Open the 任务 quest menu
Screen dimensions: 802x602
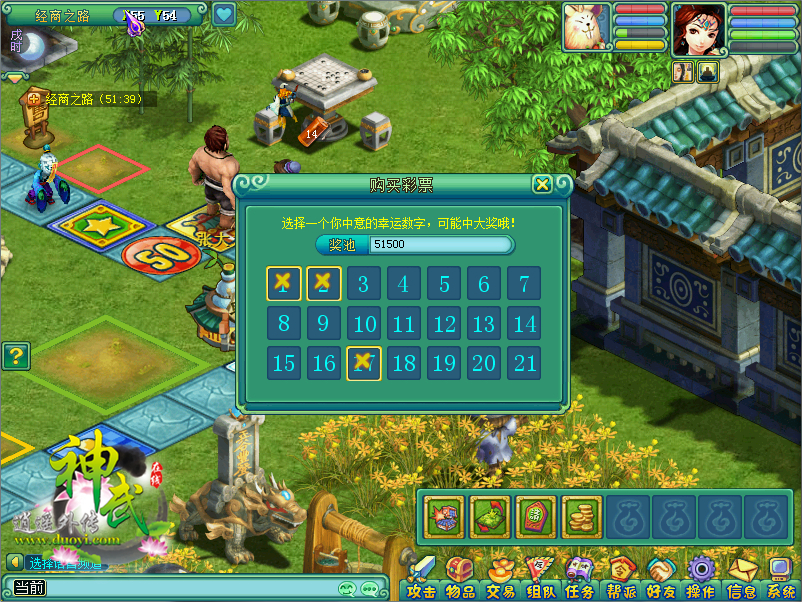[x=580, y=579]
